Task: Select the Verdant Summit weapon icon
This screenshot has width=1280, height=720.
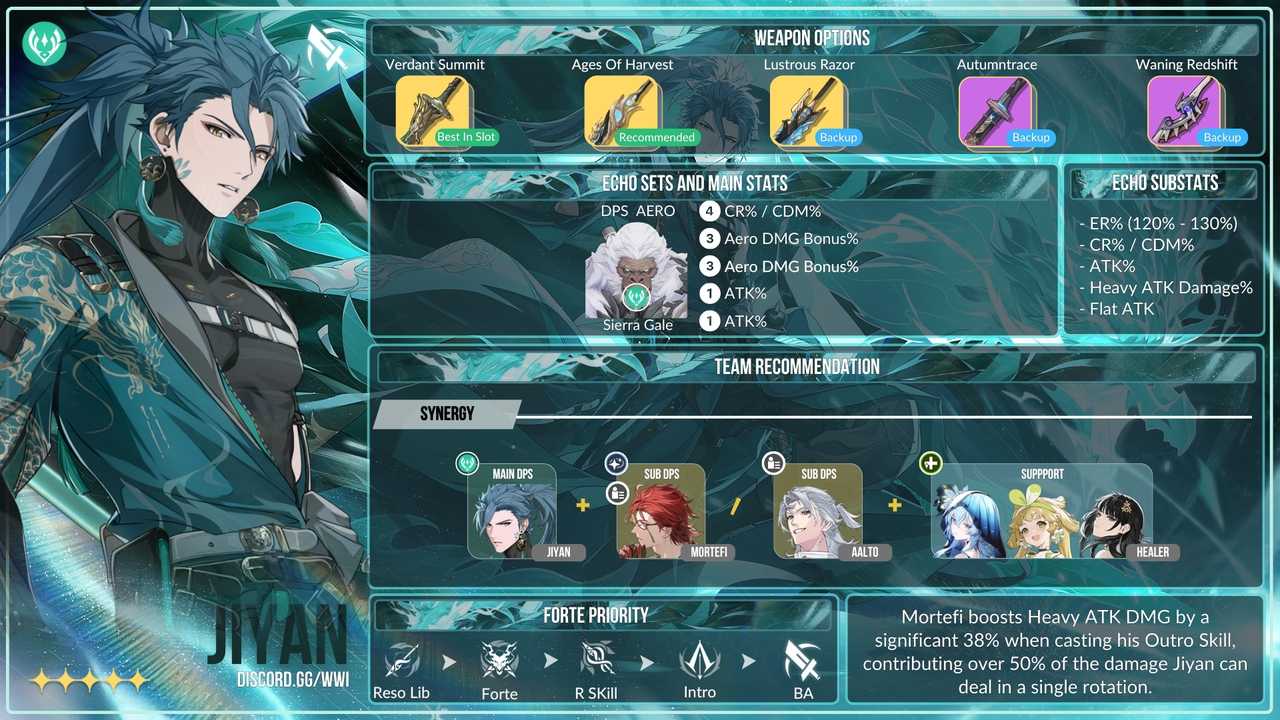Action: [x=433, y=111]
